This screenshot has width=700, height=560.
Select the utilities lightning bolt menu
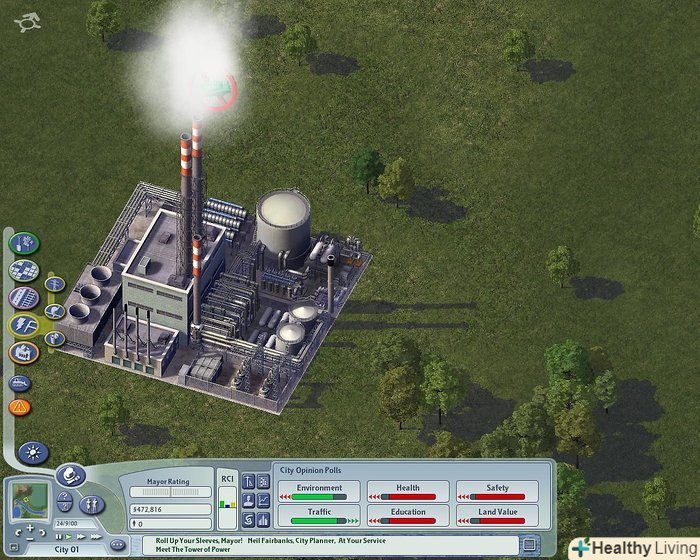coord(24,324)
